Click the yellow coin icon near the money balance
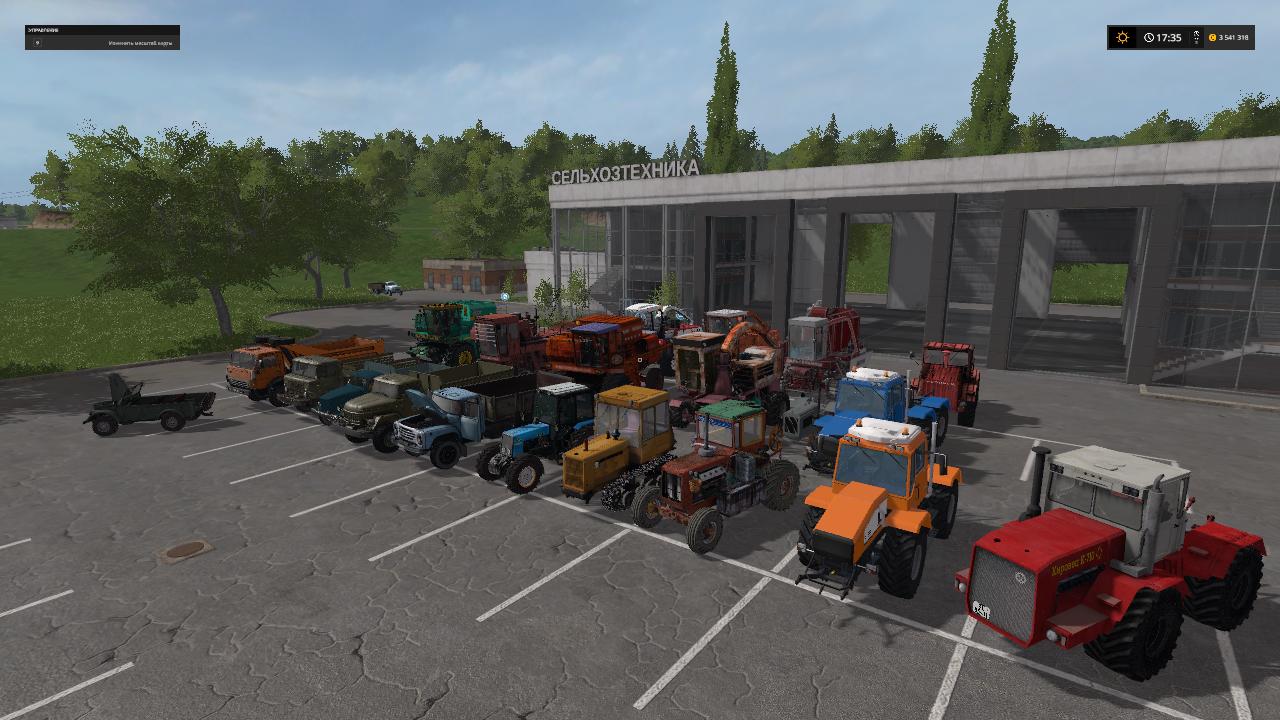1280x720 pixels. 1212,37
